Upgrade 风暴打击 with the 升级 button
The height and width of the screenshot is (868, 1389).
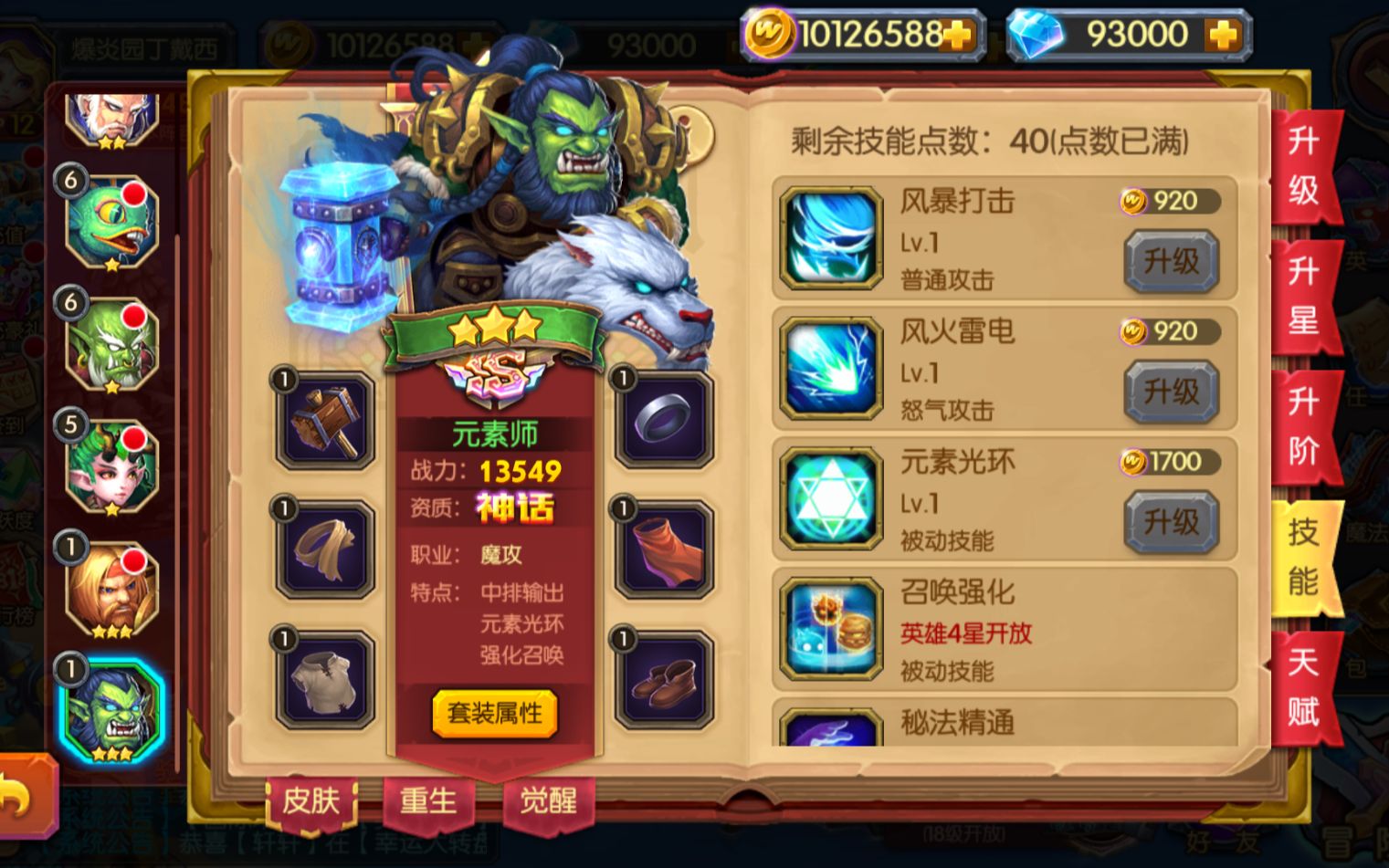click(x=1171, y=259)
